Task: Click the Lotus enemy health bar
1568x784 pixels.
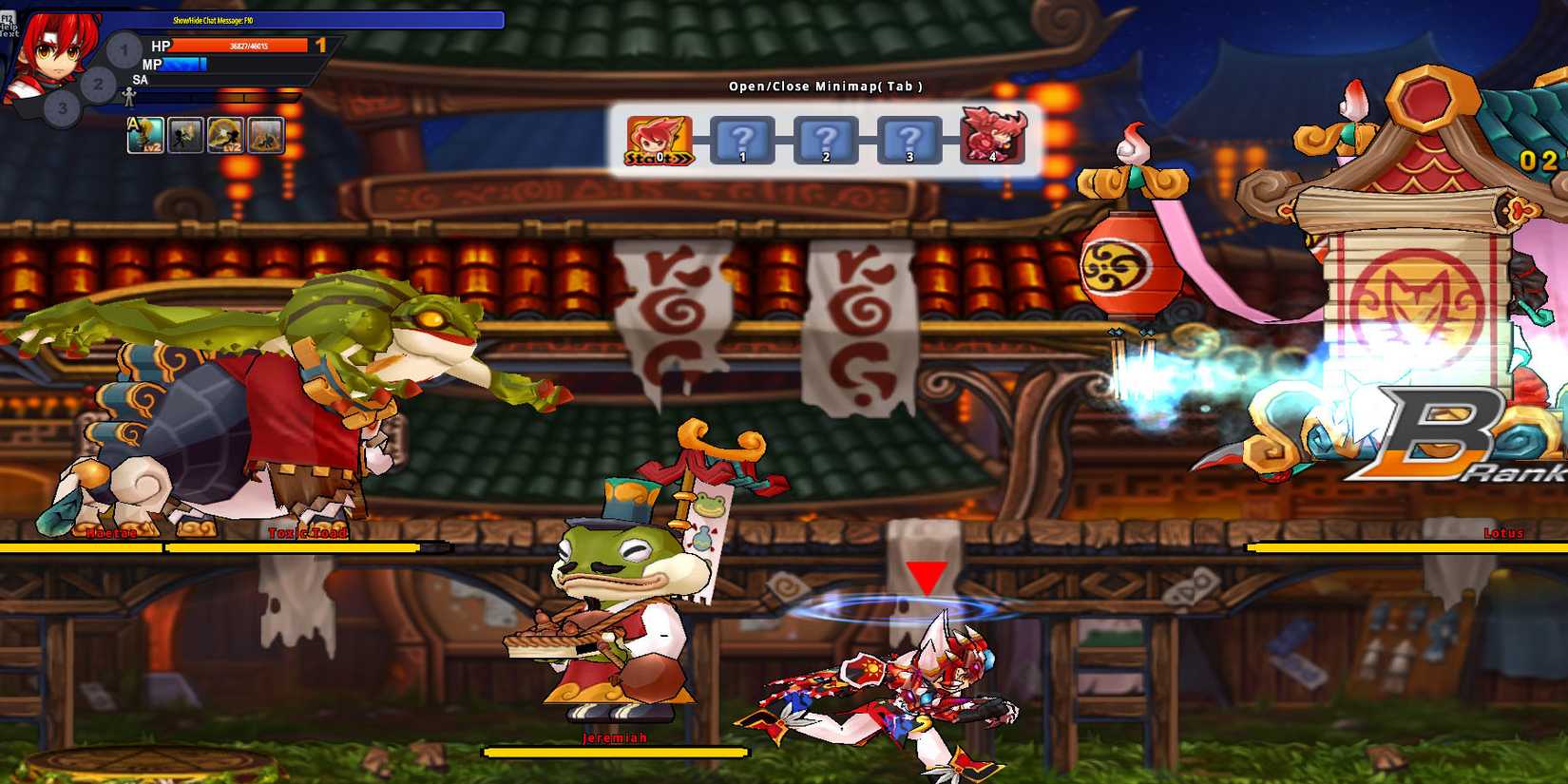Action: 1406,548
